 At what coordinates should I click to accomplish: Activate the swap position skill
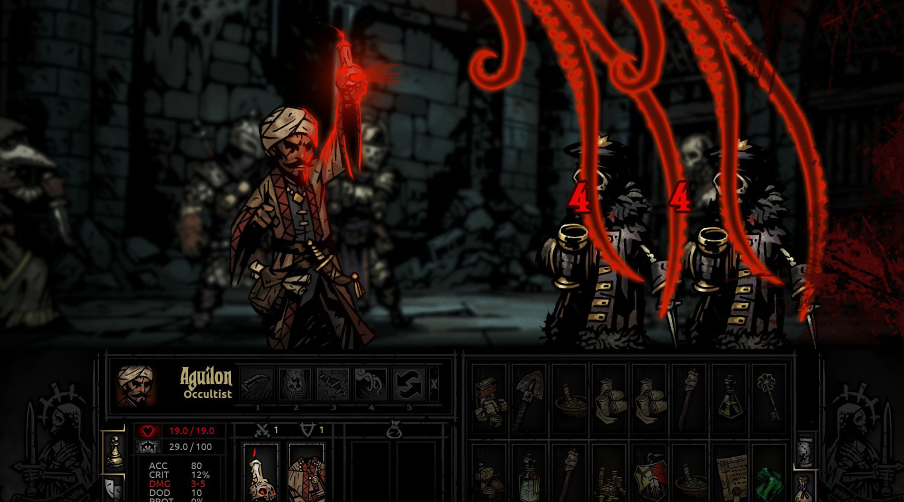point(409,384)
